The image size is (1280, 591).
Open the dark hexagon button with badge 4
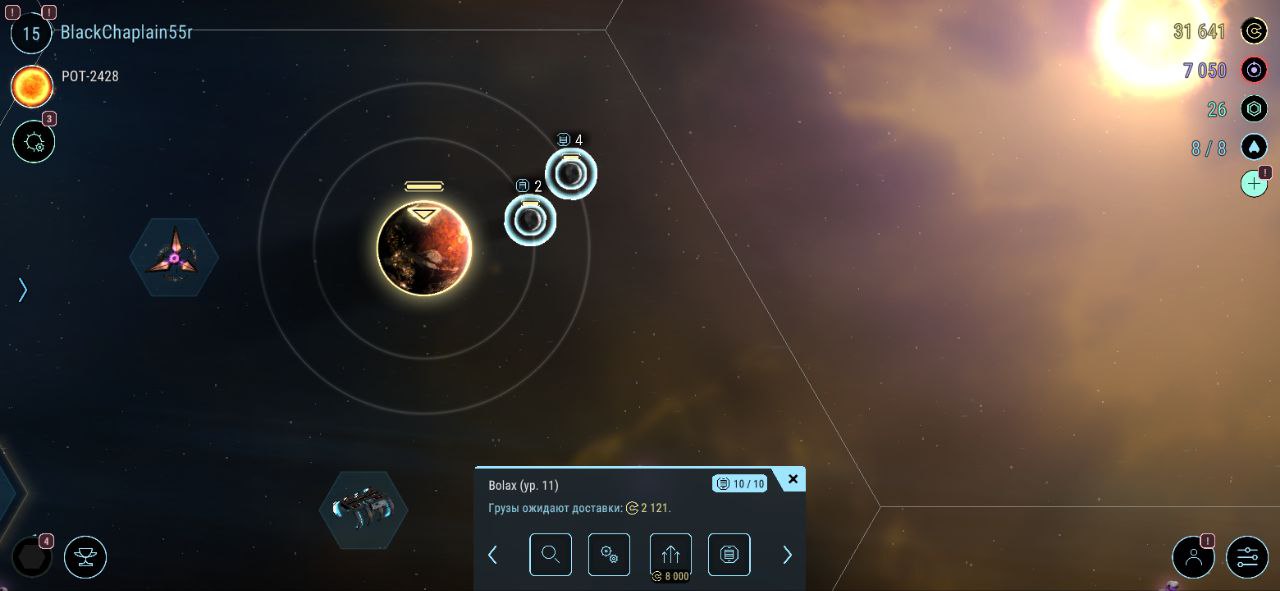coord(31,557)
